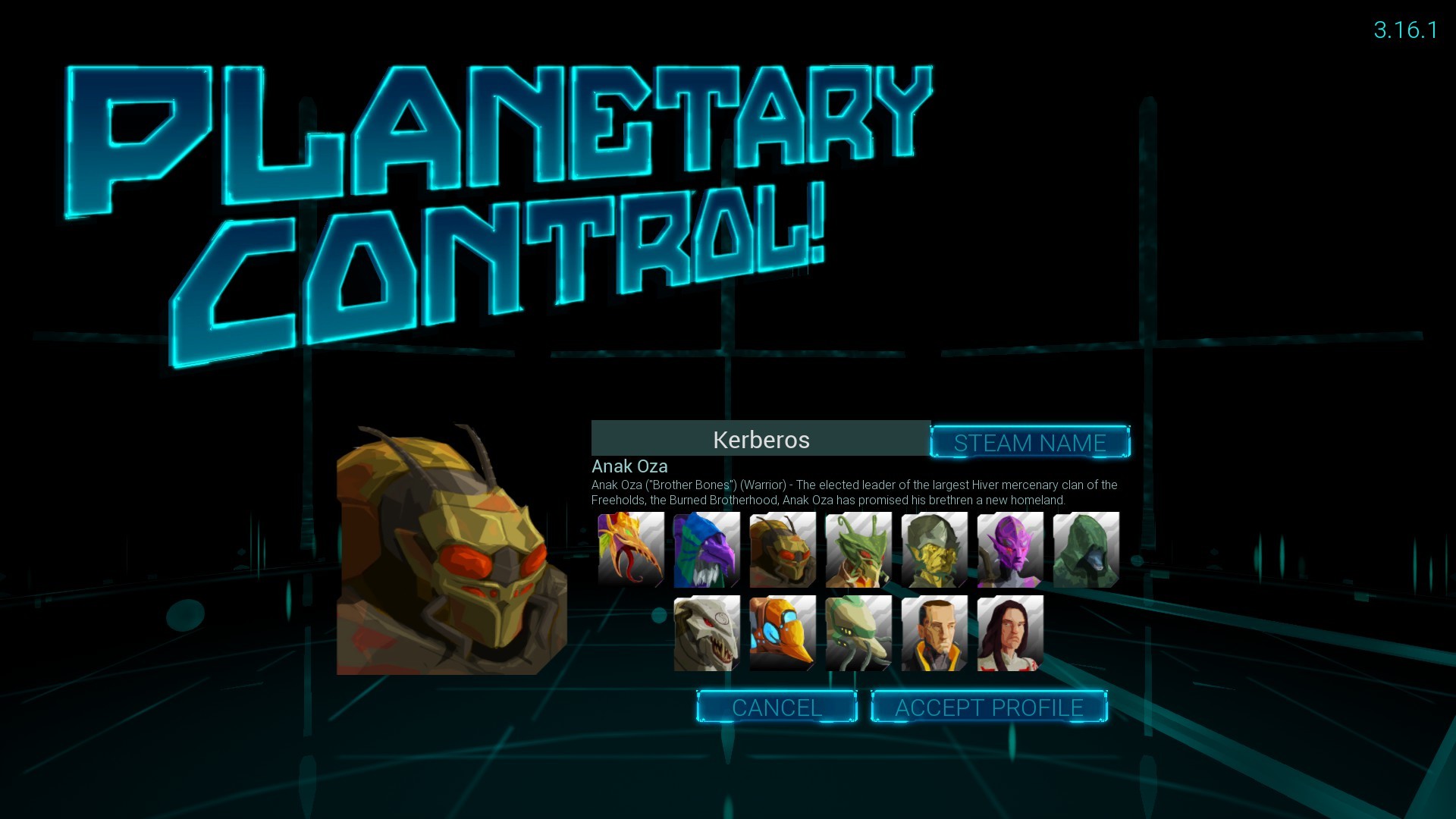Select the green mantis alien portrait
The image size is (1456, 819).
pos(858,550)
